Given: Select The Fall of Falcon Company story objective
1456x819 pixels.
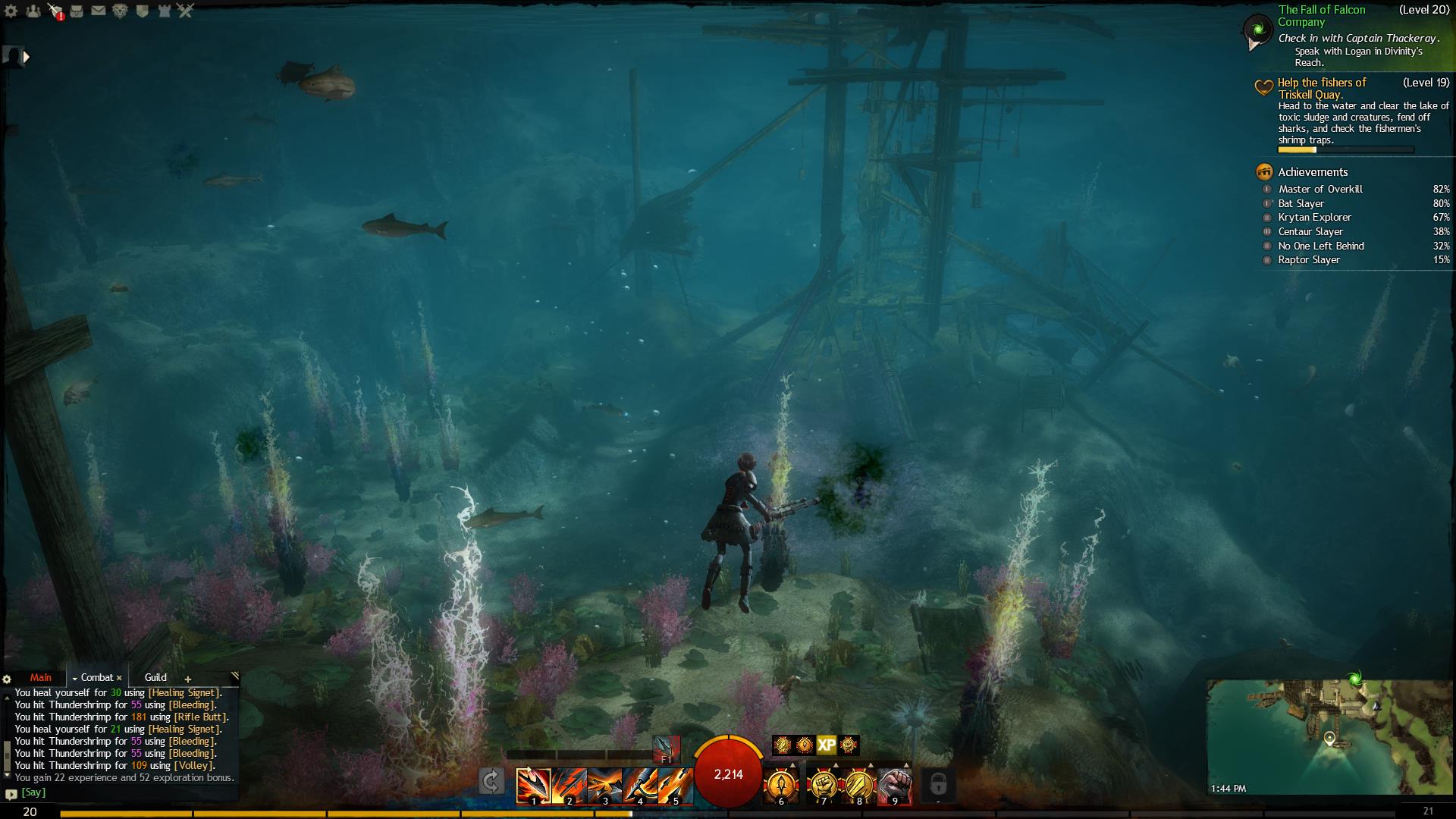Looking at the screenshot, I should 1321,15.
